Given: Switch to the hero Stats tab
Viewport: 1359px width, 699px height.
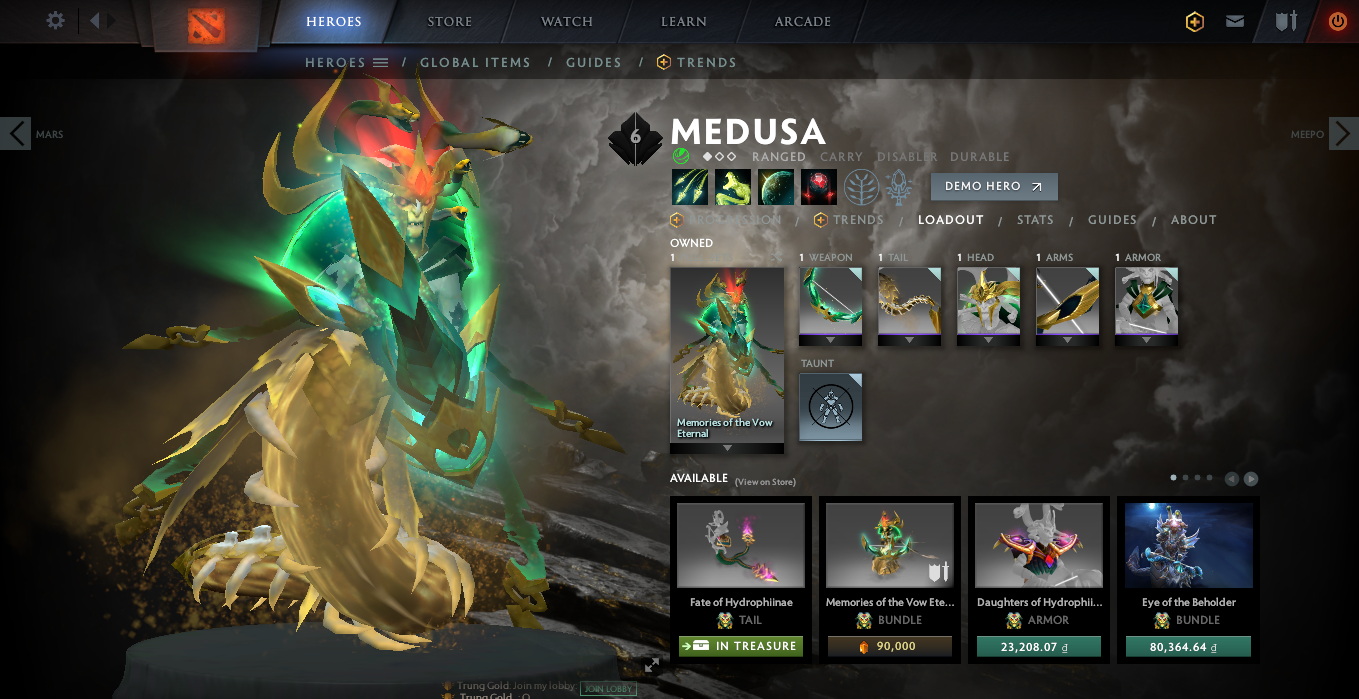Looking at the screenshot, I should tap(1035, 220).
